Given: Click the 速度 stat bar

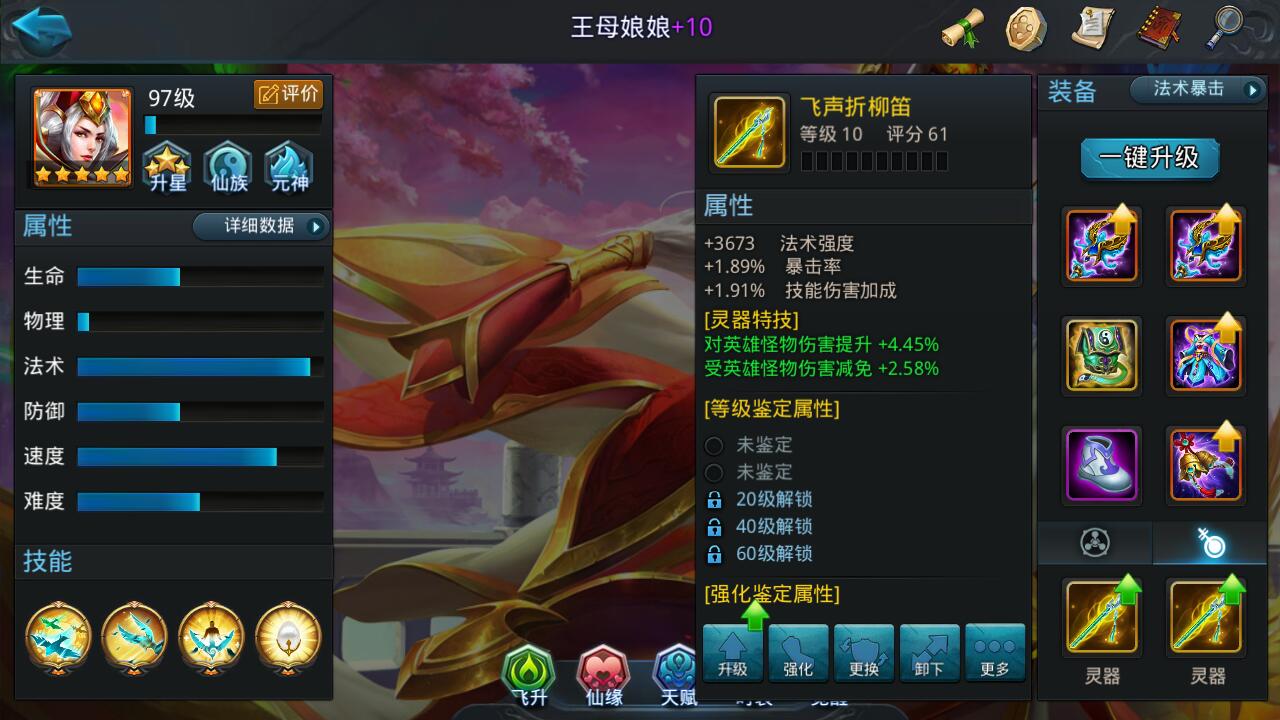Looking at the screenshot, I should (x=175, y=458).
